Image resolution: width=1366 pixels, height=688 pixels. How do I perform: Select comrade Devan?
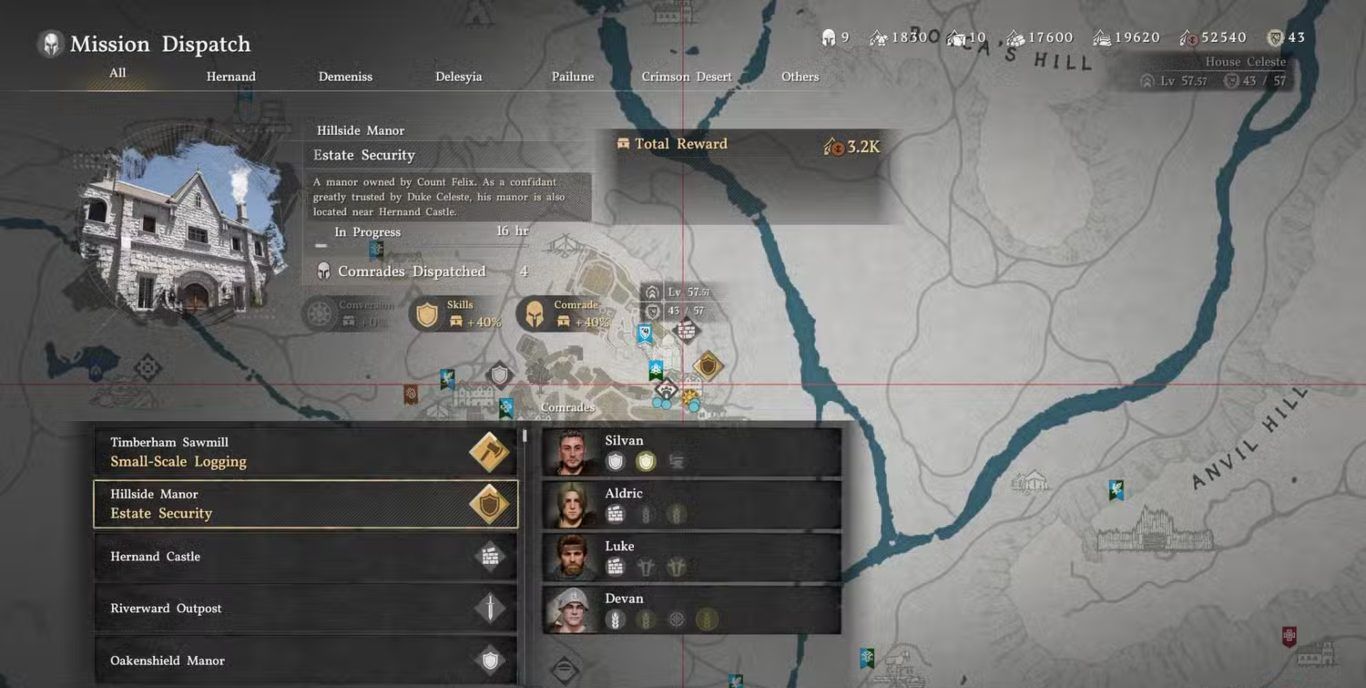pyautogui.click(x=691, y=610)
